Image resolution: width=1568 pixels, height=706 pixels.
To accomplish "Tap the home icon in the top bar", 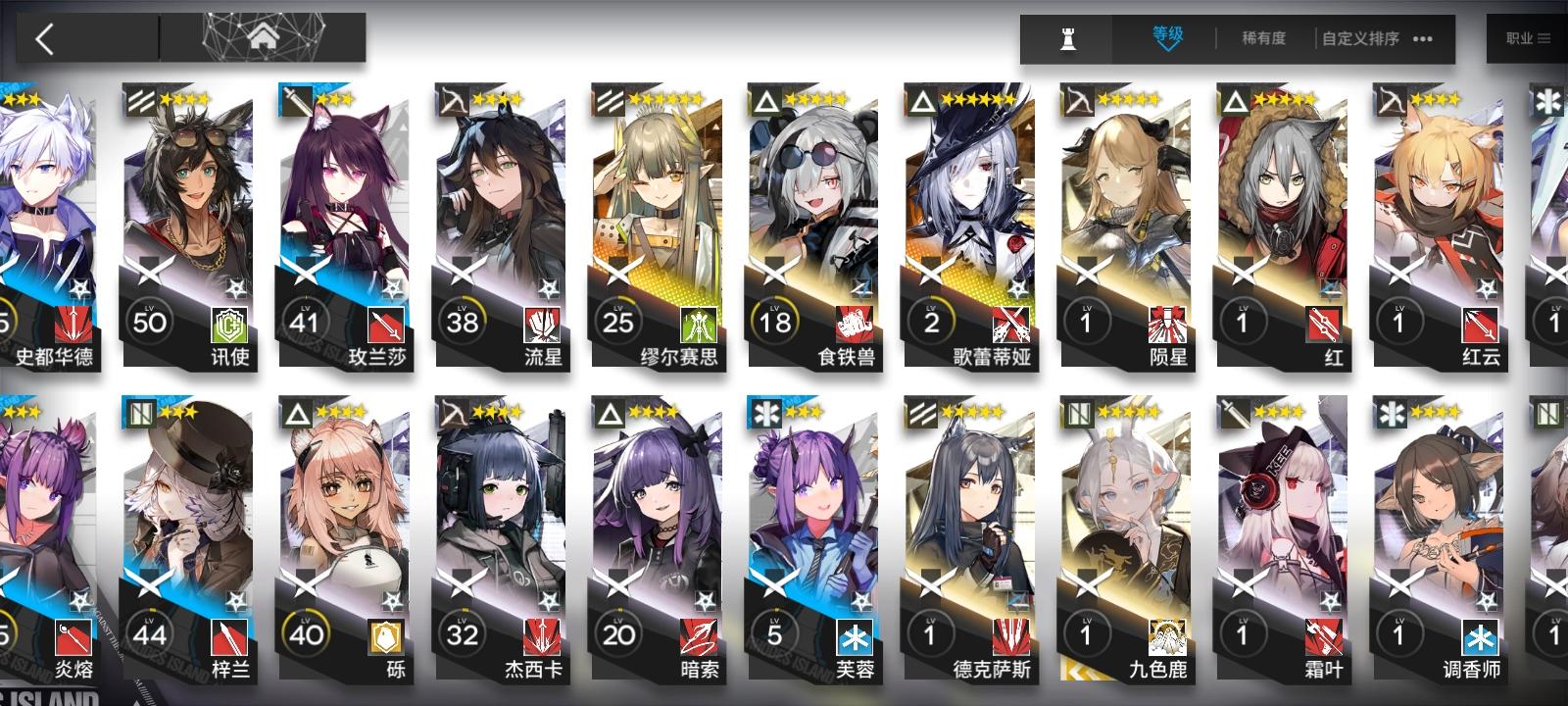I will coord(263,39).
